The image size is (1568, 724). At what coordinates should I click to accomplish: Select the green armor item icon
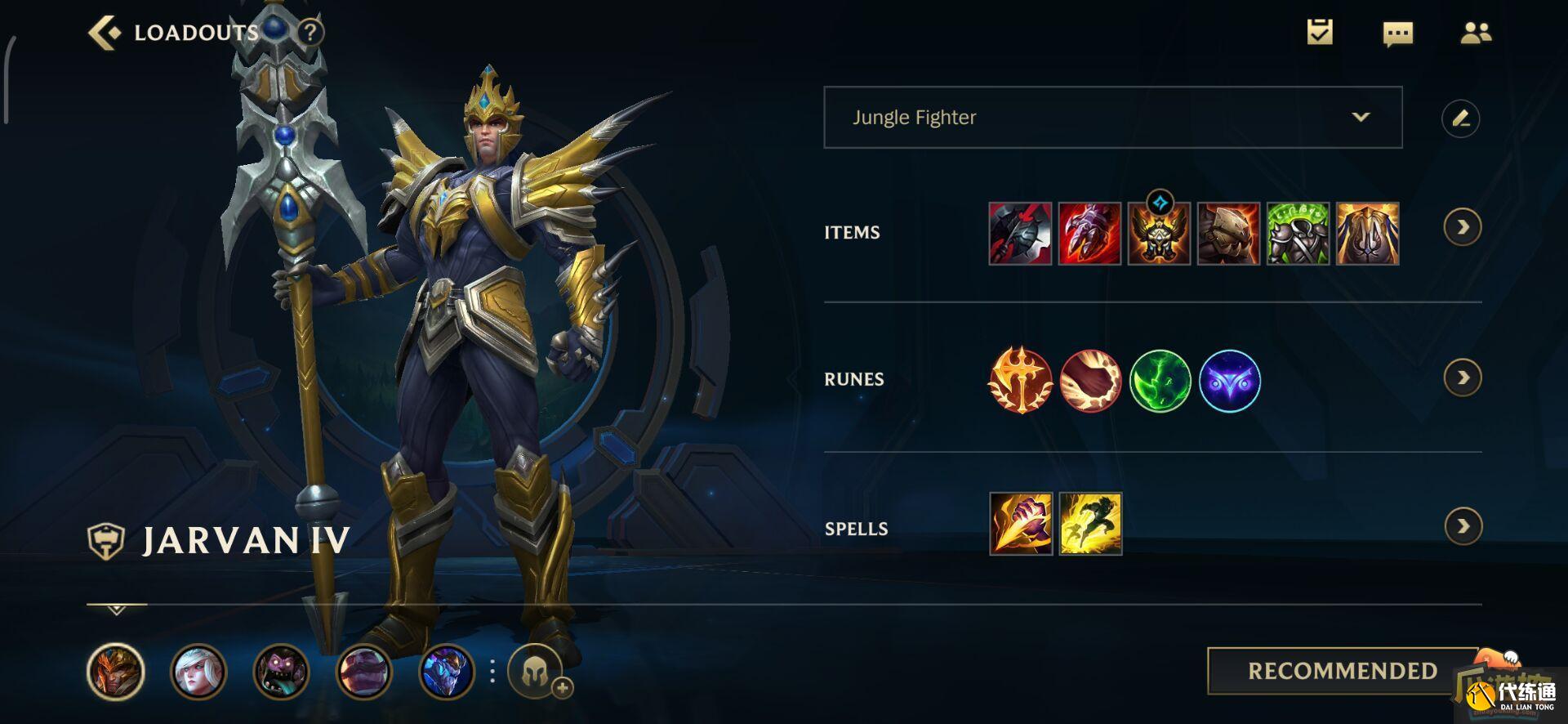coord(1298,234)
